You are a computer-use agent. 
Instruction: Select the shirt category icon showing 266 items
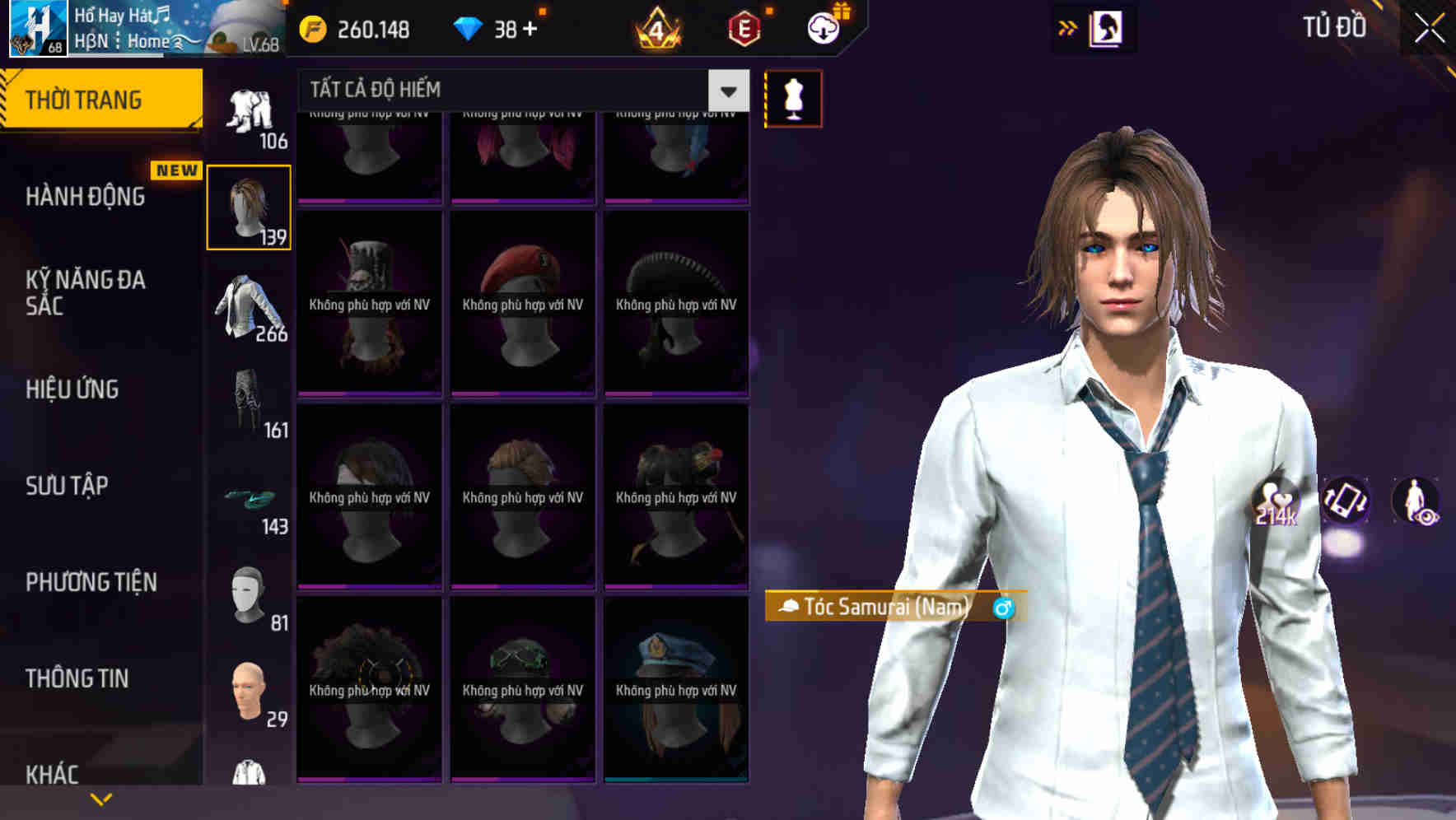pos(248,305)
